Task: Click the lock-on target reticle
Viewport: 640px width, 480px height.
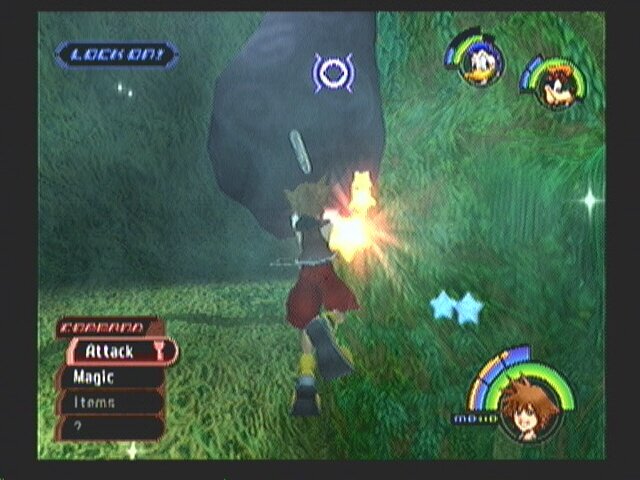Action: tap(332, 73)
